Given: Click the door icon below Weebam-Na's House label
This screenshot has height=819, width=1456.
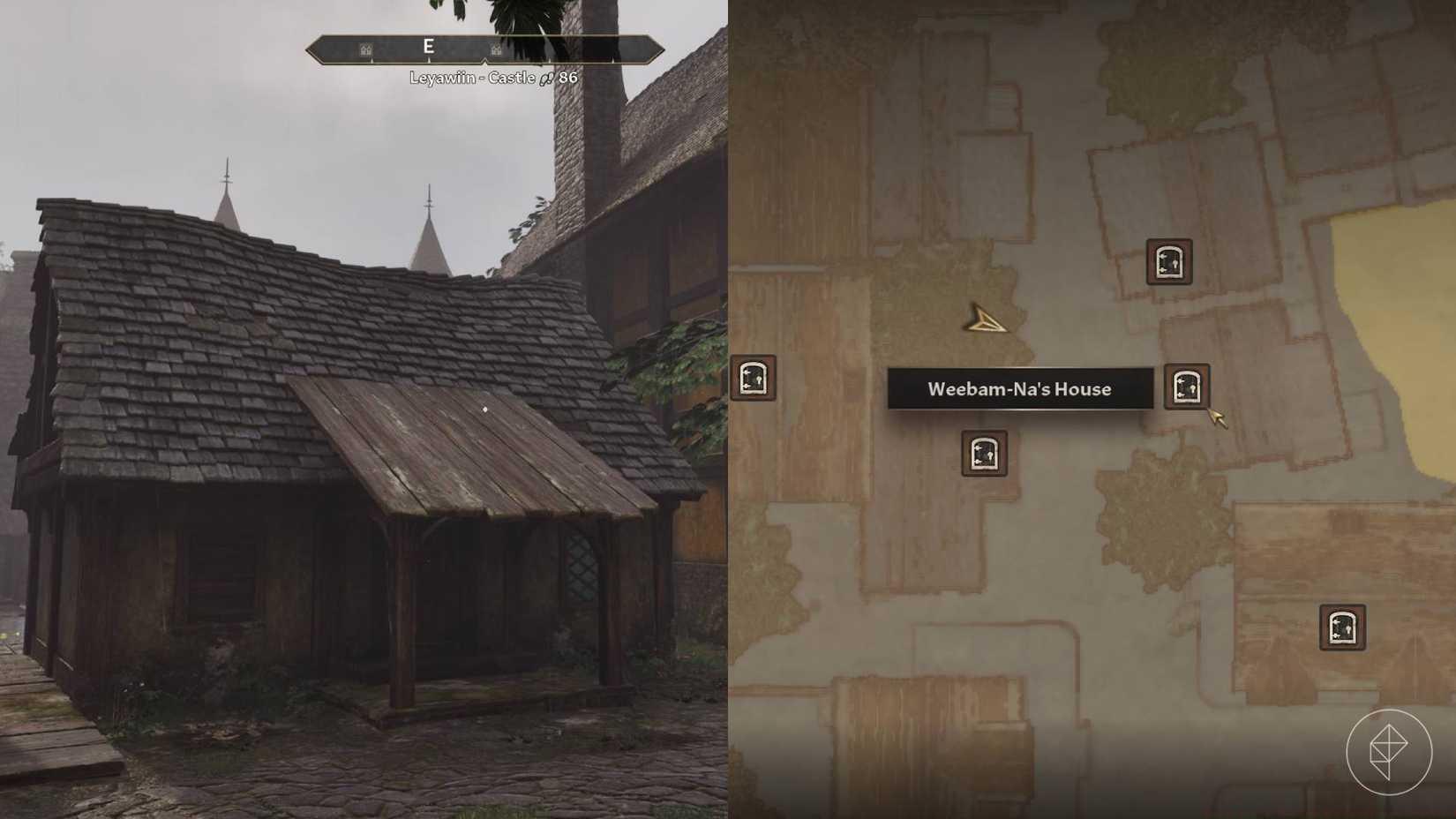Looking at the screenshot, I should [x=984, y=454].
